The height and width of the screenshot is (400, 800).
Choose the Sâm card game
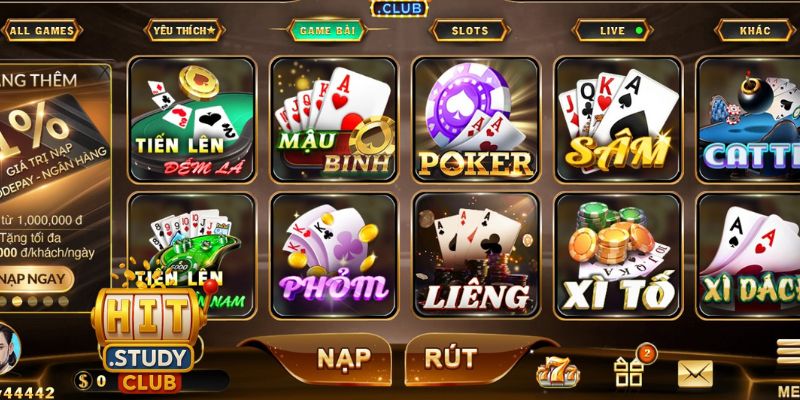point(618,119)
